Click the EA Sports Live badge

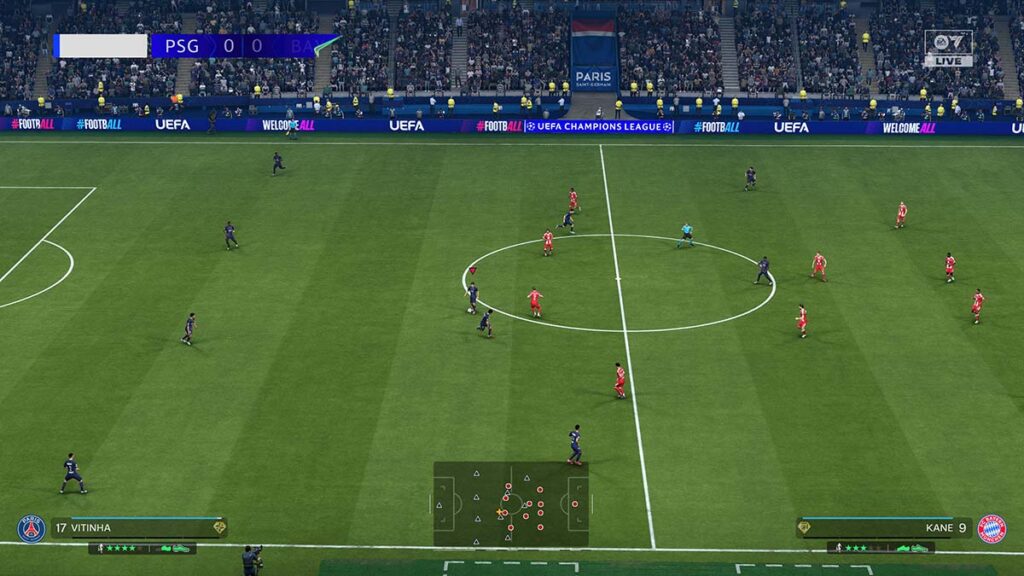point(947,48)
